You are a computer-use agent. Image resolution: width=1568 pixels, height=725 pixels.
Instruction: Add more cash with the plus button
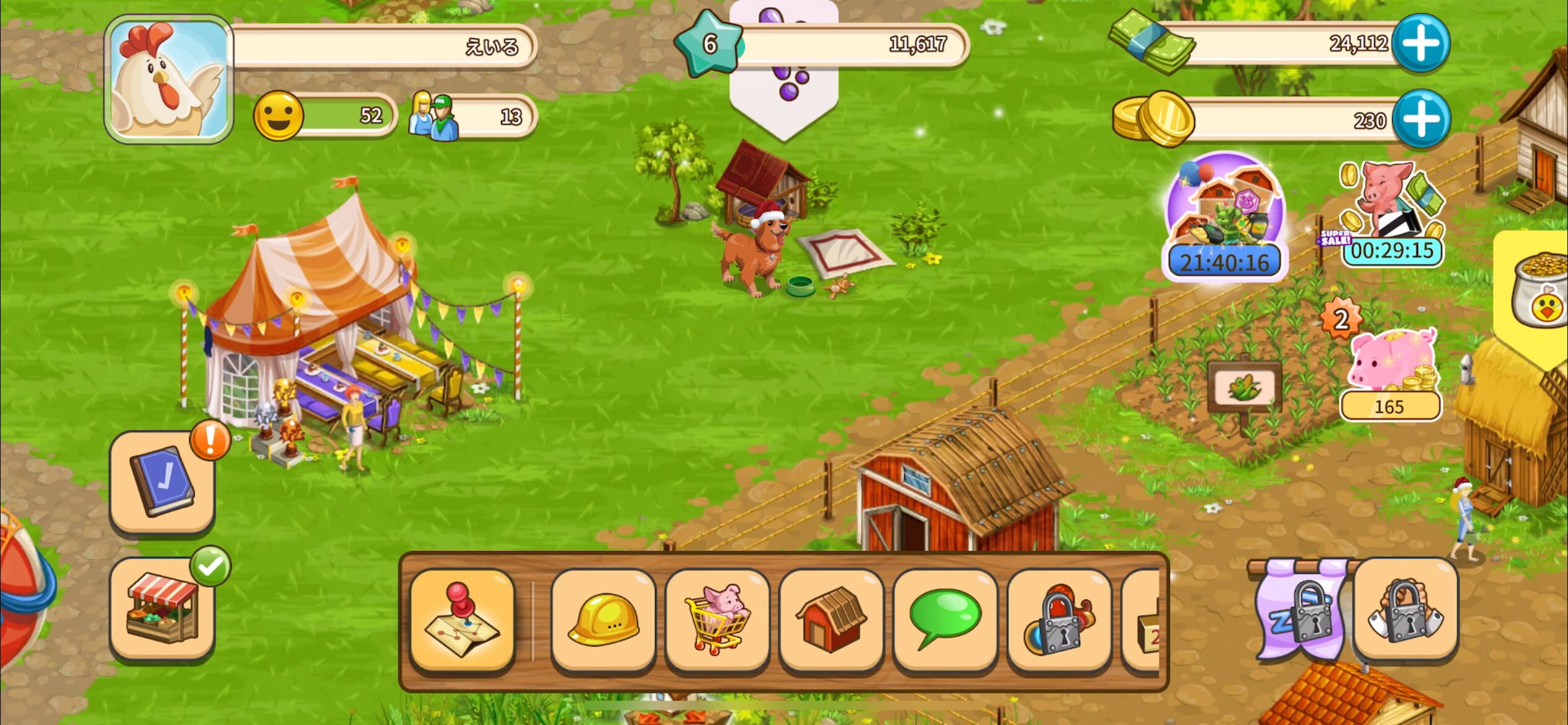[x=1421, y=43]
